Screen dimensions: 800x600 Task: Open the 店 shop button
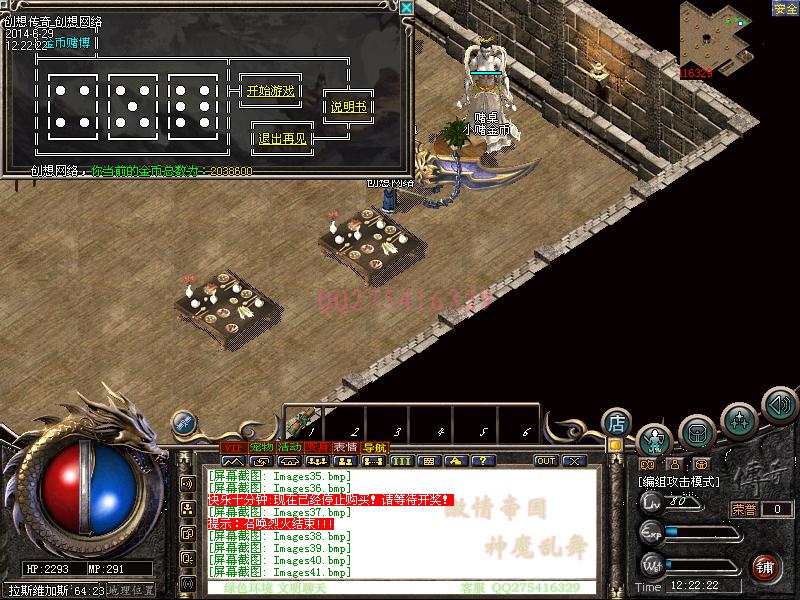pos(617,421)
